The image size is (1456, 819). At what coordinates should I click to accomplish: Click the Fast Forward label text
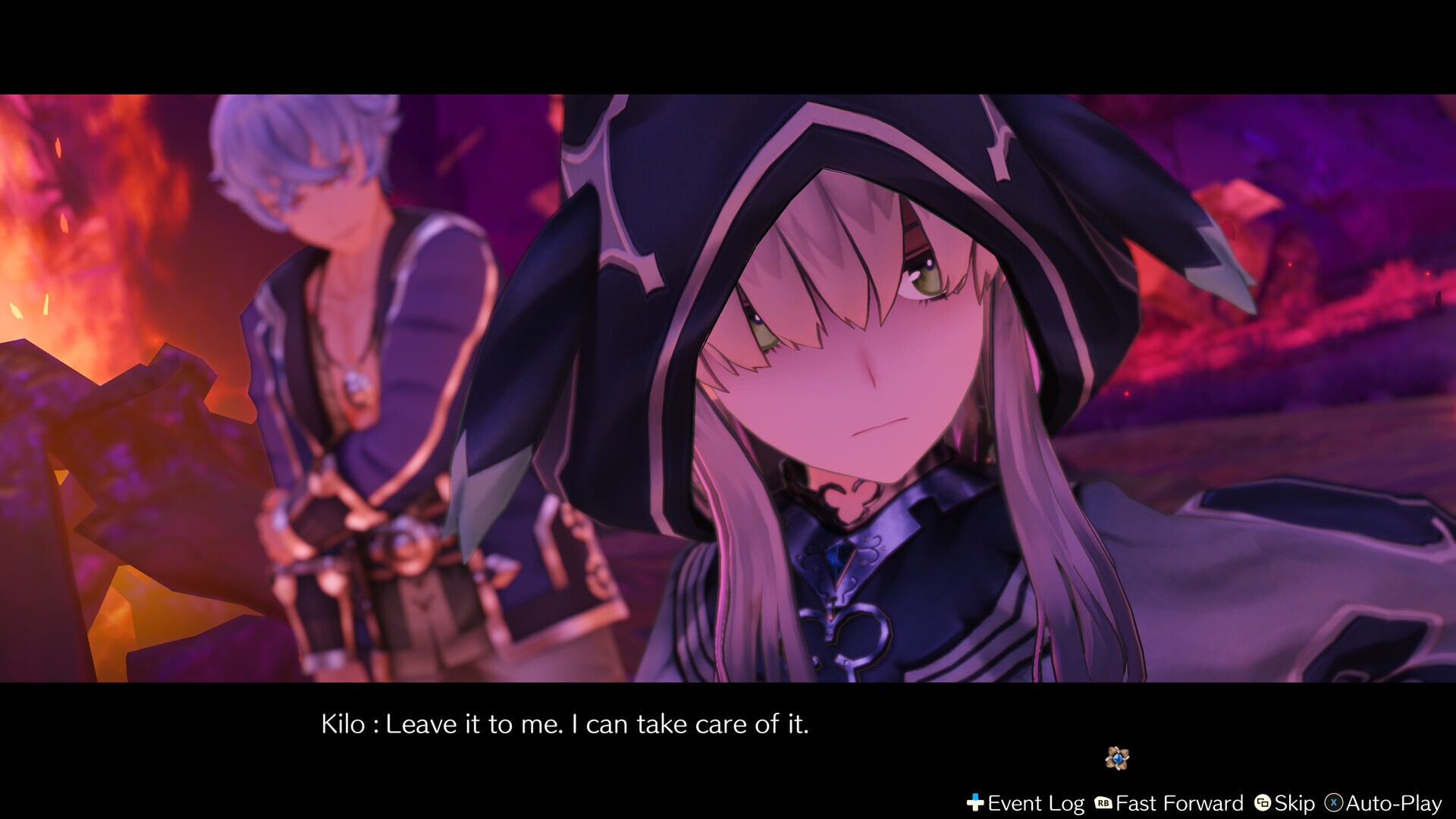[x=1179, y=802]
